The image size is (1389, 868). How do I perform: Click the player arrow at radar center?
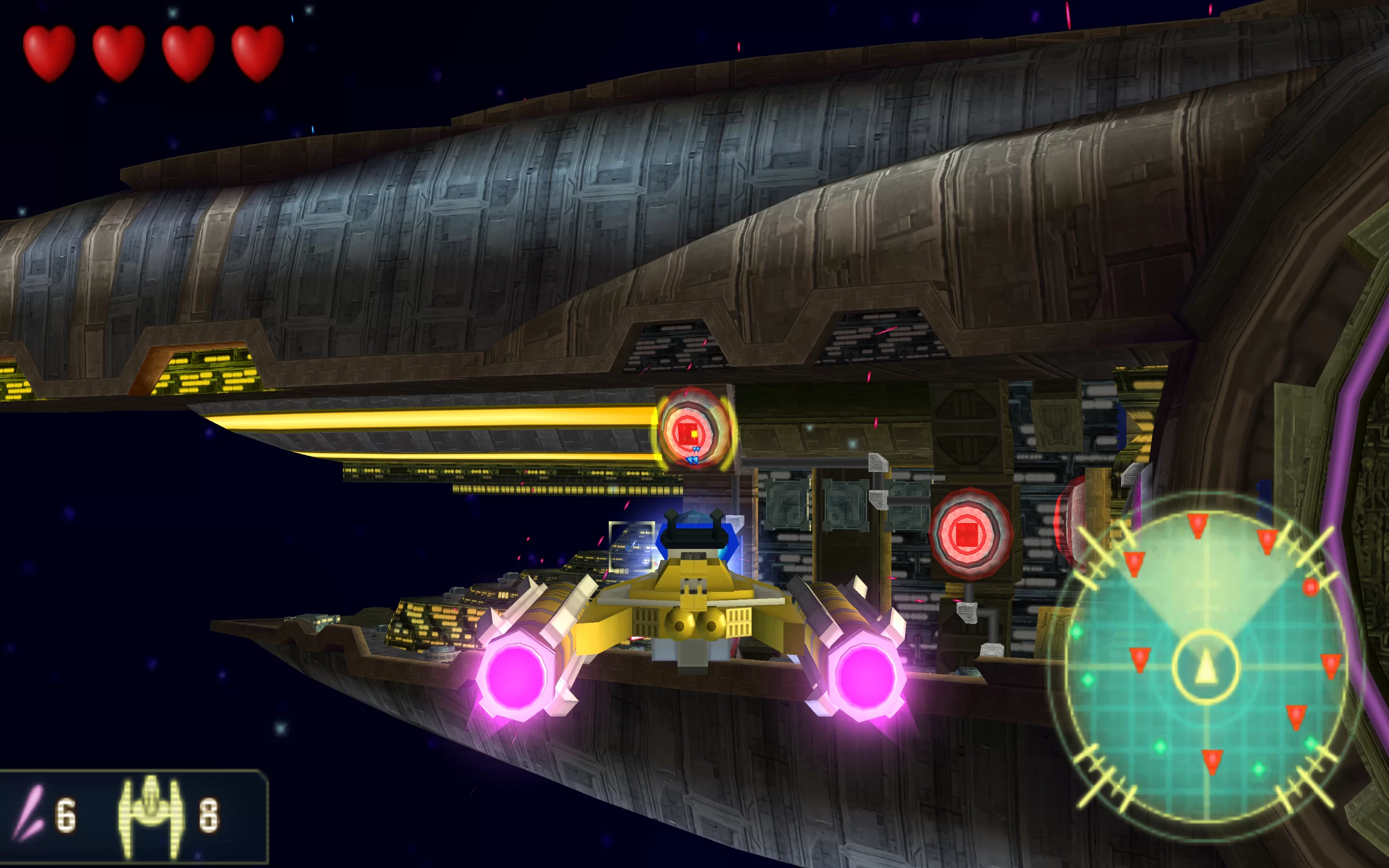(1206, 668)
